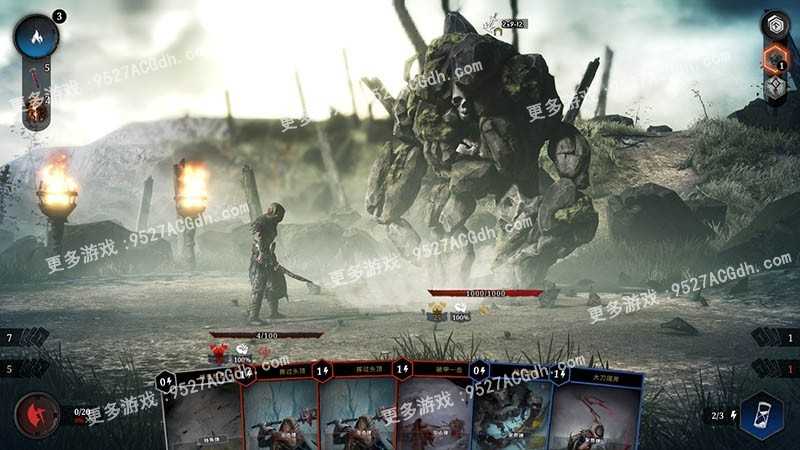Viewport: 800px width, 450px height.
Task: Choose the blue one-cost card at the hand's right end
Action: pos(592,410)
